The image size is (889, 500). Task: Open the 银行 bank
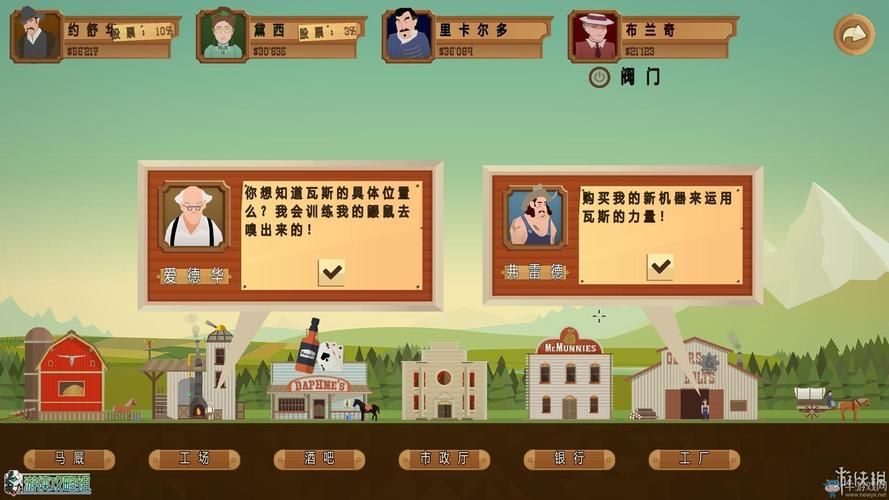point(569,459)
